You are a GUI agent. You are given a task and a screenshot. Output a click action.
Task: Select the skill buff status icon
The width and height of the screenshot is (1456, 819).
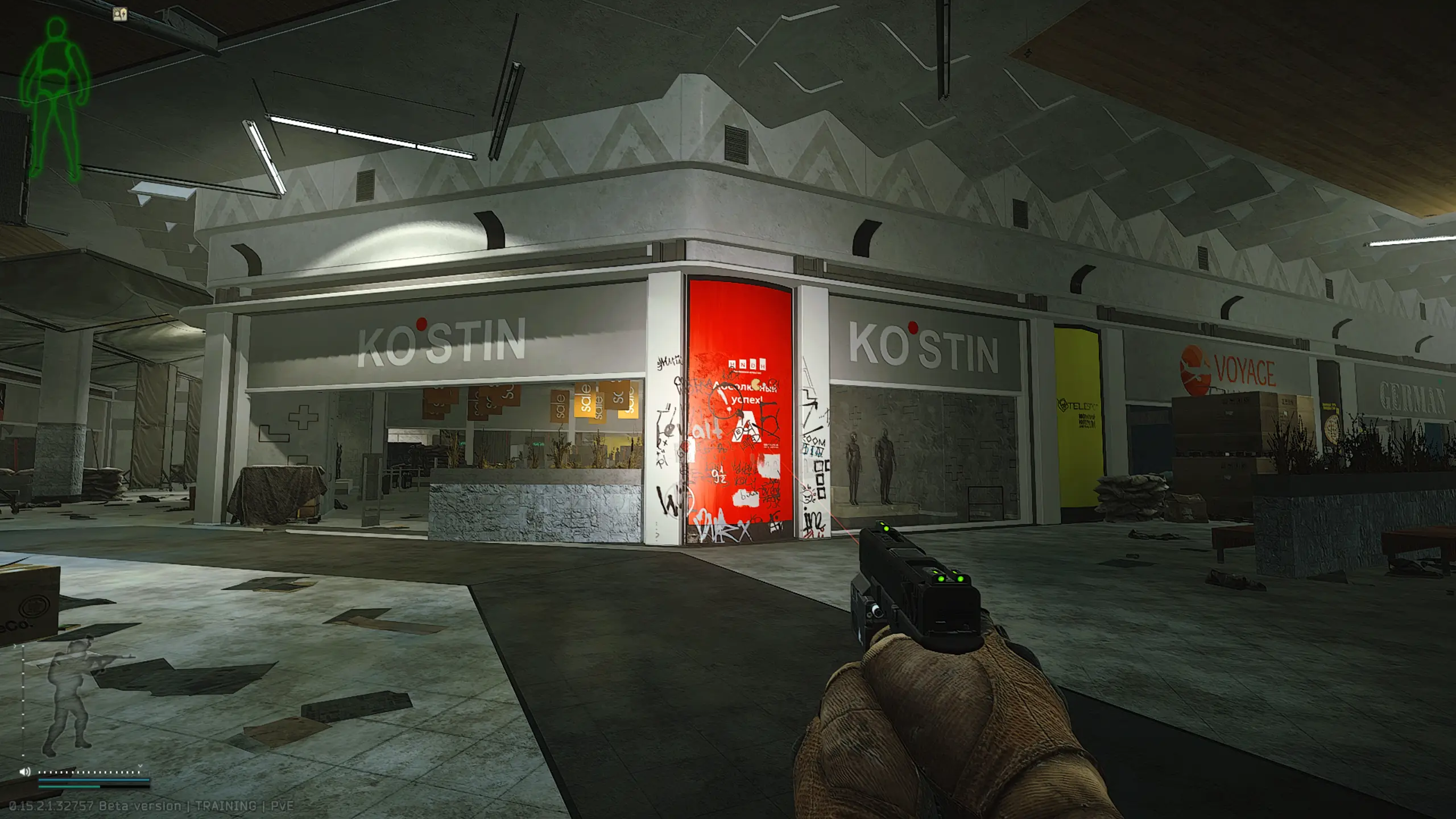pyautogui.click(x=120, y=14)
